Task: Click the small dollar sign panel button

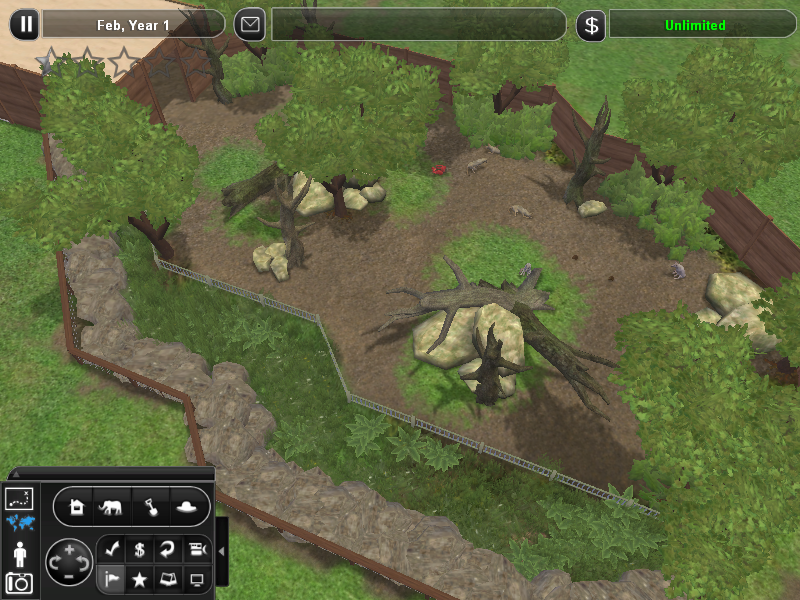Action: coord(140,549)
